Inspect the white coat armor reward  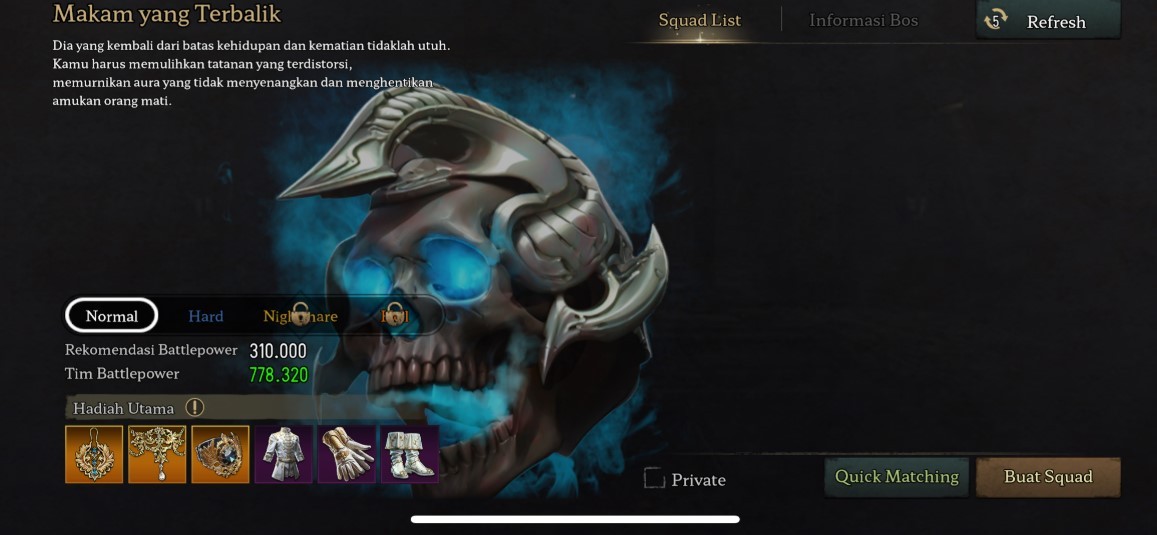[283, 455]
